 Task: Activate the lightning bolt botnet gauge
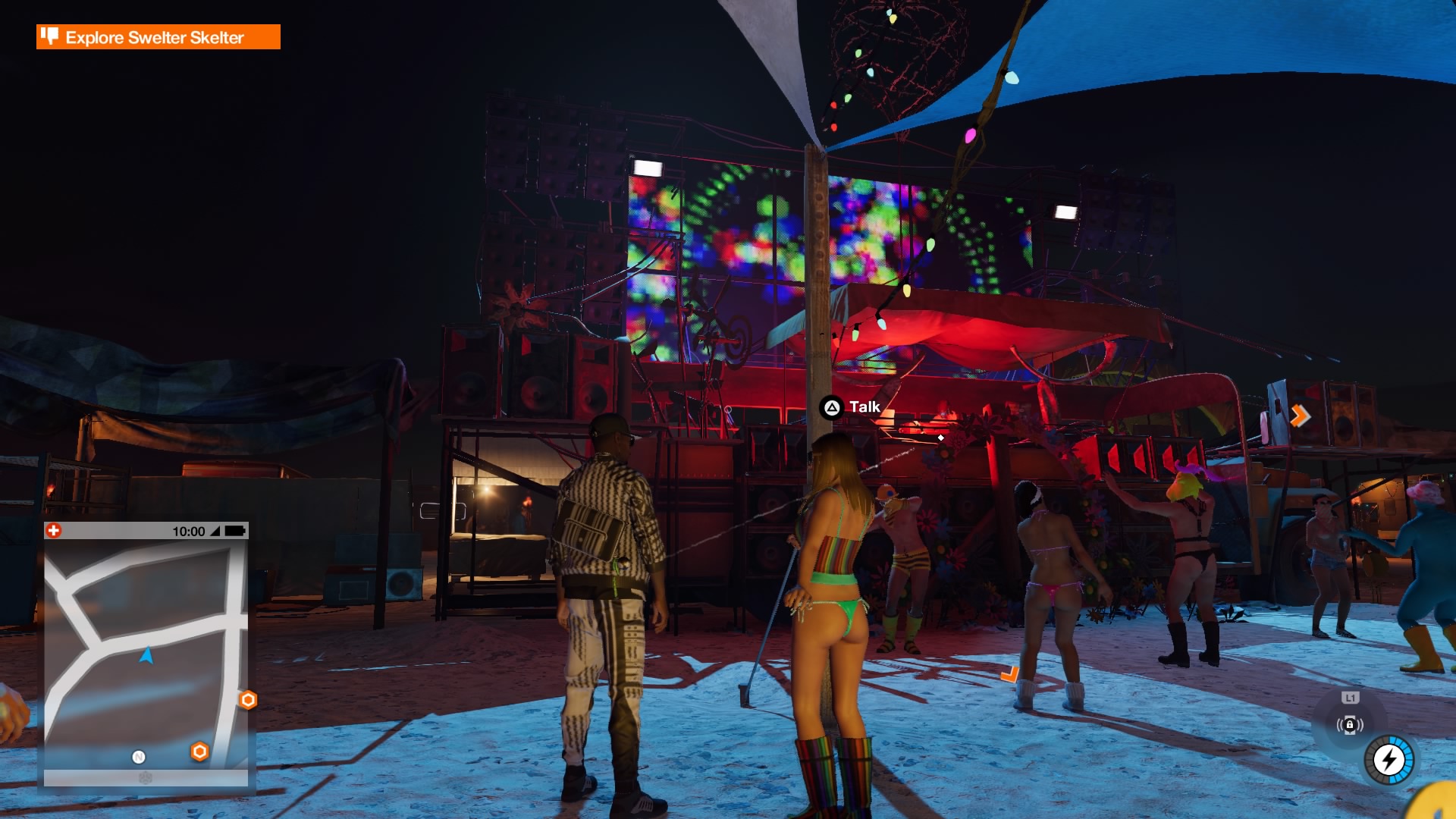(x=1389, y=759)
